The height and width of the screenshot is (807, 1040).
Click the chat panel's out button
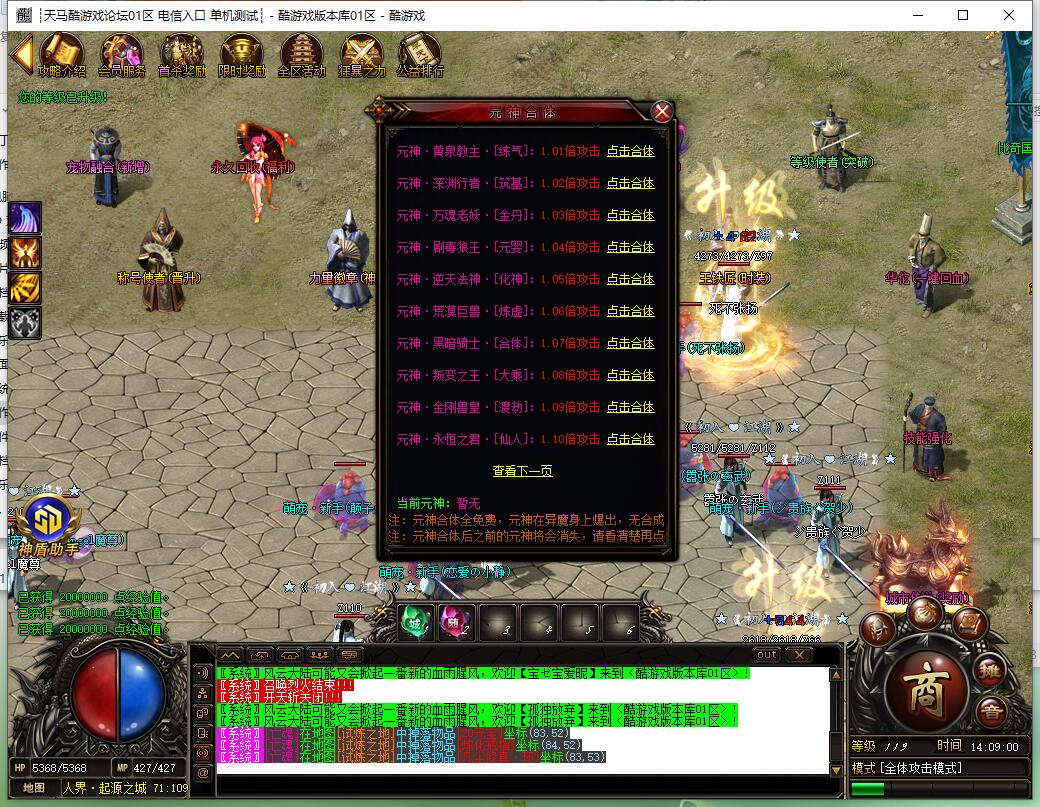pos(766,655)
